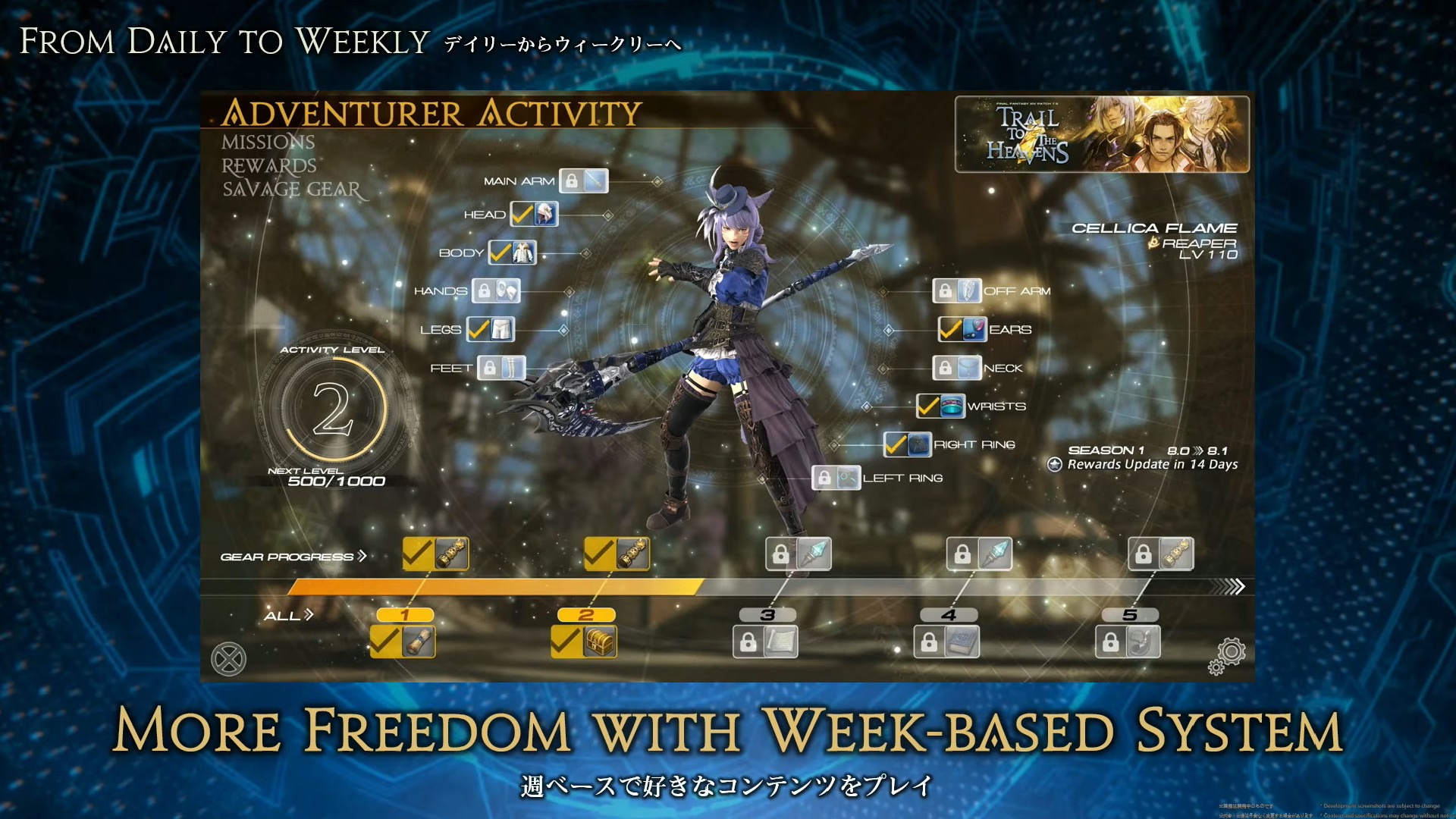Click the locked Feet gear icon
This screenshot has height=819, width=1456.
503,367
